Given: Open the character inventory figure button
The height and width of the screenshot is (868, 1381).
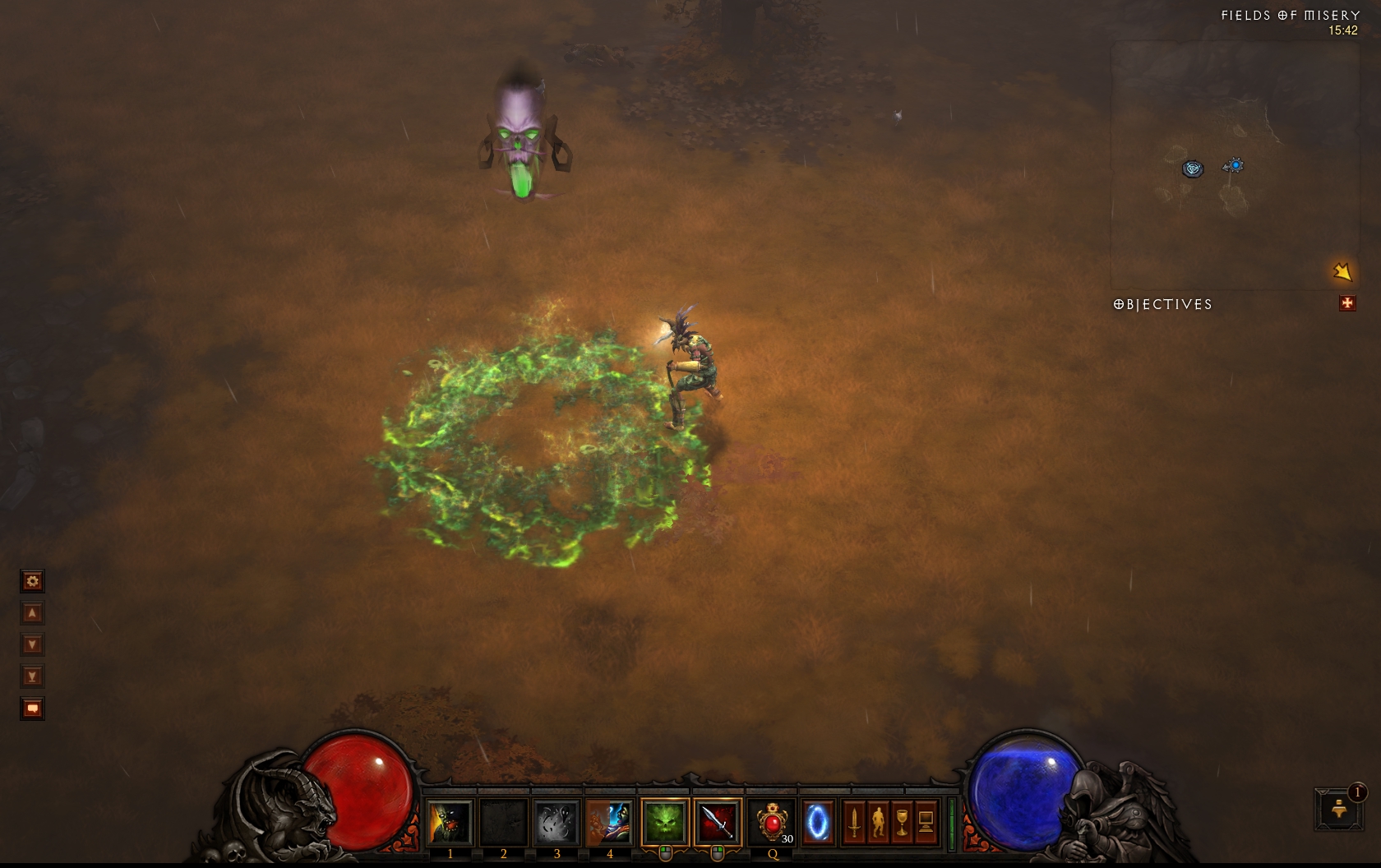Looking at the screenshot, I should tap(878, 822).
